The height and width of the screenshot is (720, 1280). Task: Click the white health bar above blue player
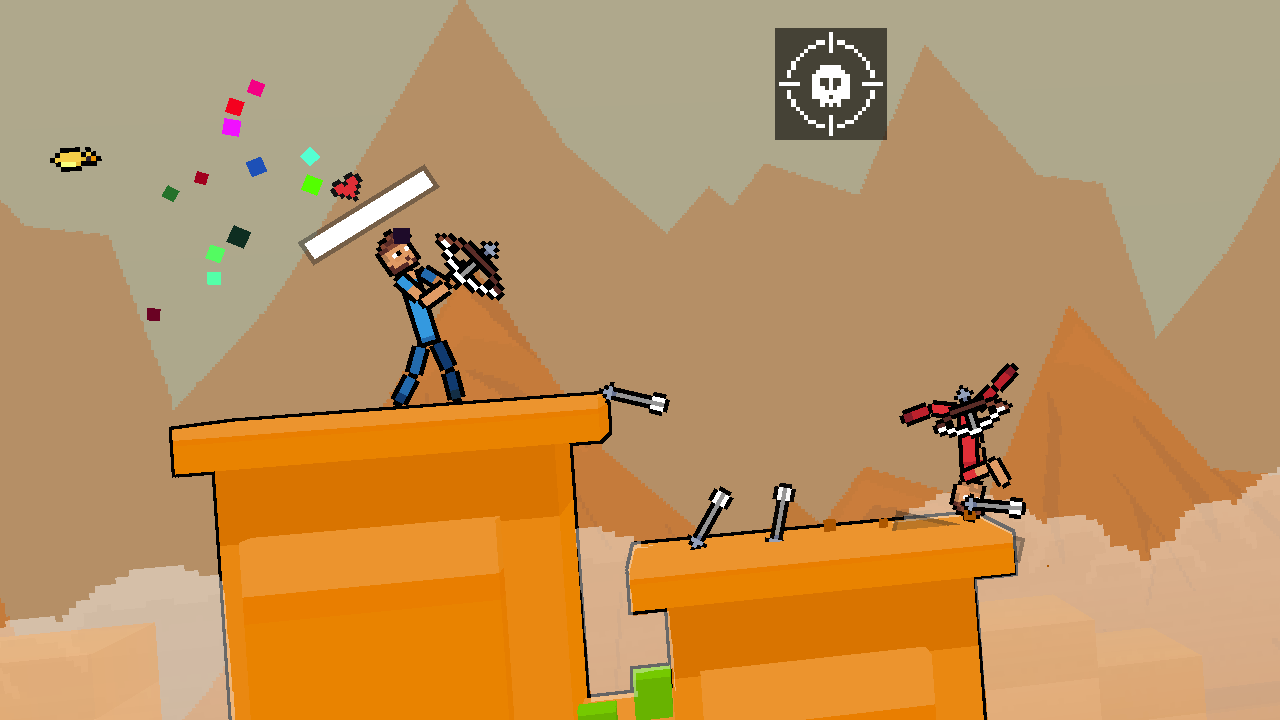point(370,215)
